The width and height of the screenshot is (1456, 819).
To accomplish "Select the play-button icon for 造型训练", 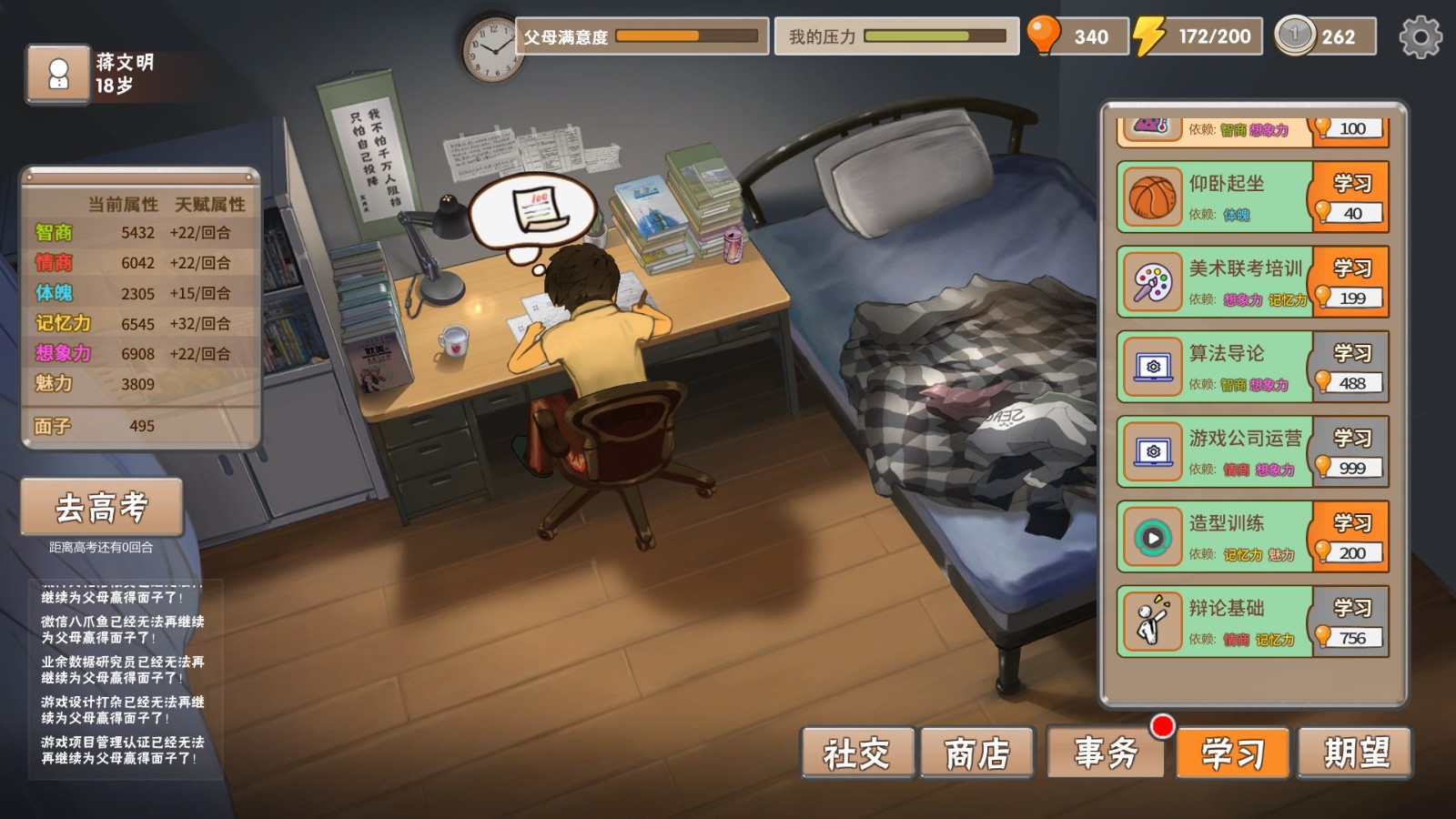I will click(x=1153, y=537).
